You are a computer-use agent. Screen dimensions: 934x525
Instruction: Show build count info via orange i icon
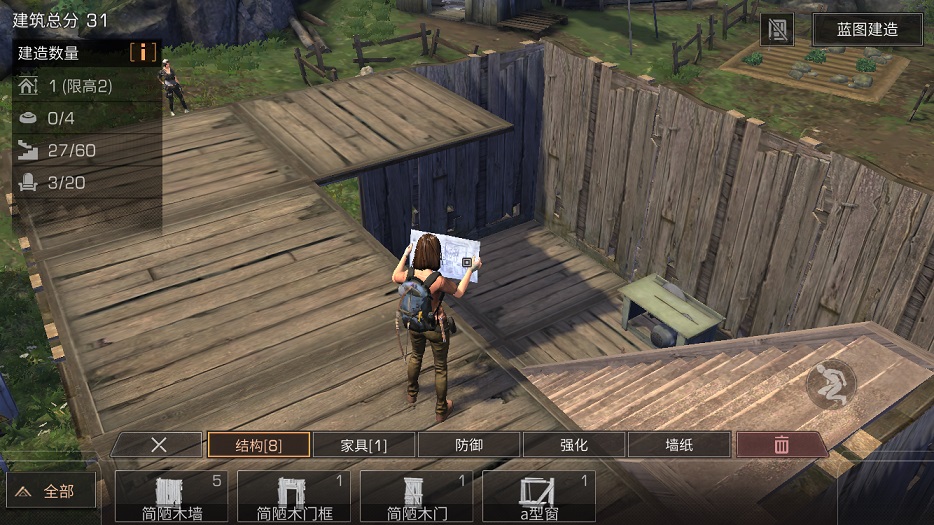click(x=143, y=52)
